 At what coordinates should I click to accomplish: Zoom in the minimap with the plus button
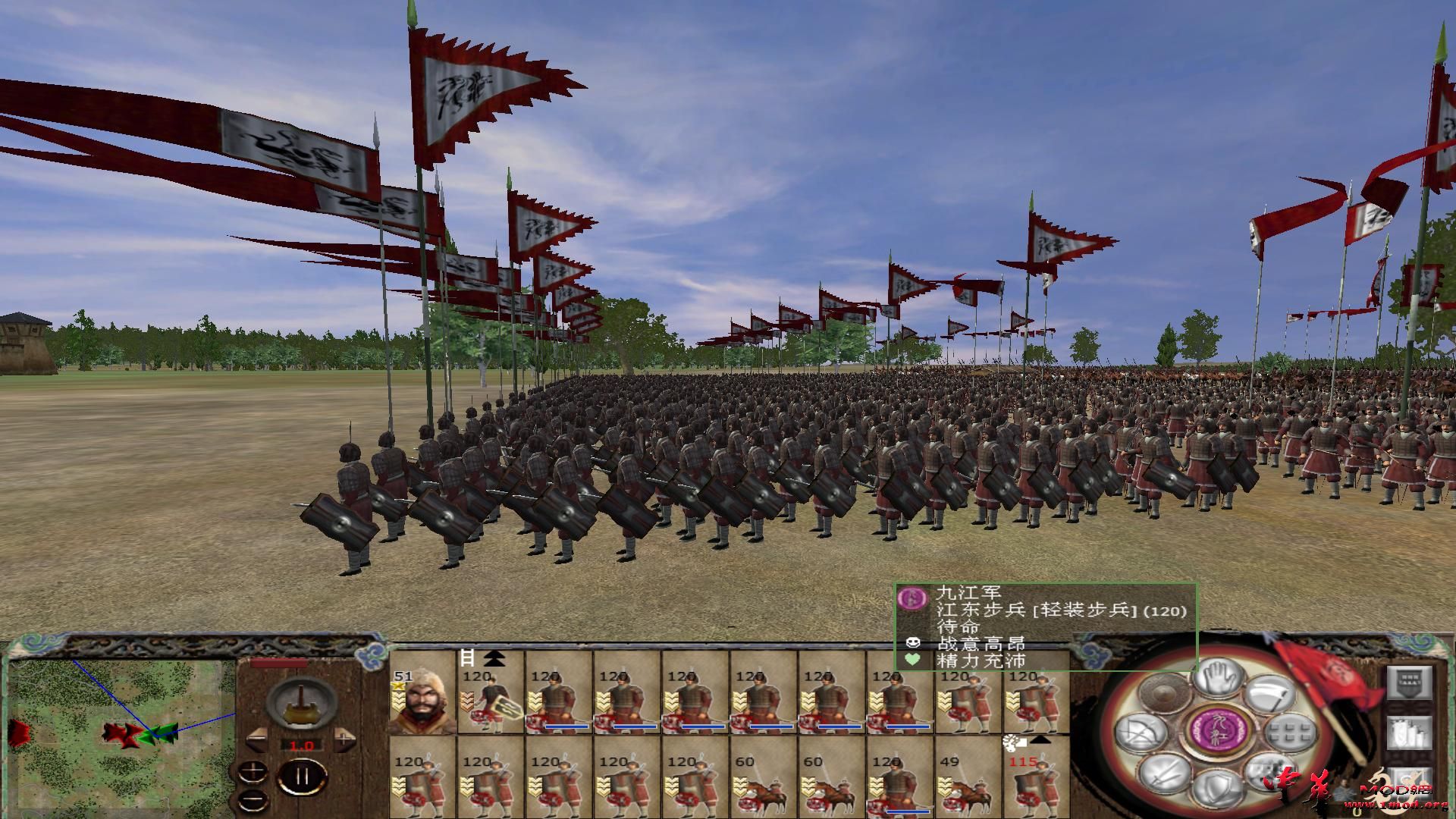(x=253, y=773)
